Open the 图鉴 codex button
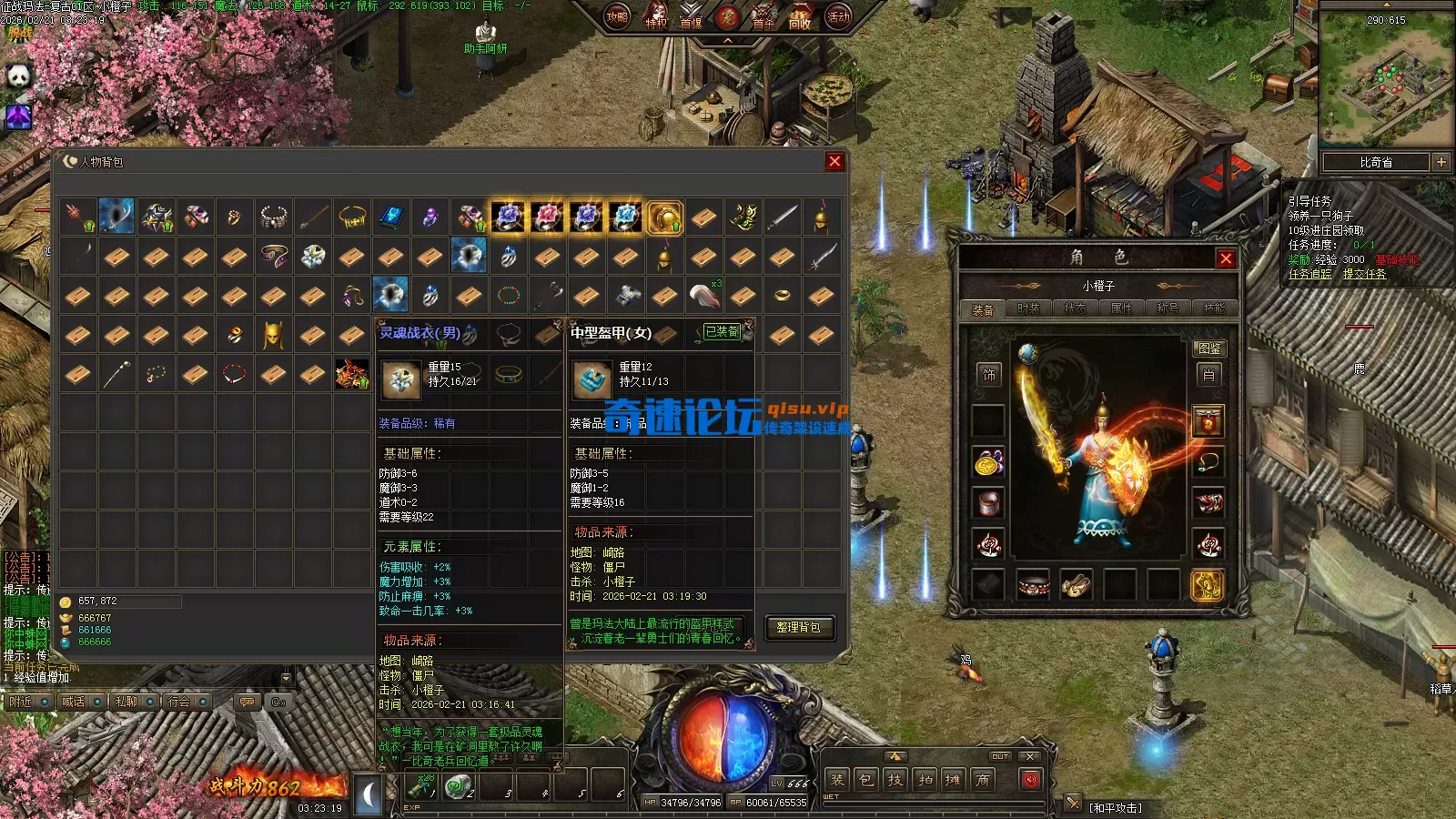The height and width of the screenshot is (819, 1456). point(1208,349)
